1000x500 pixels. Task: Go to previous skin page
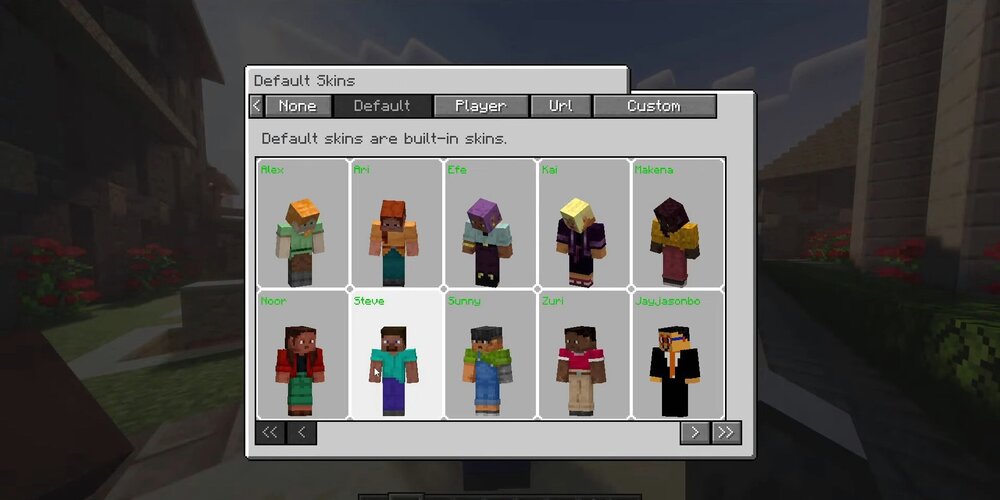pos(302,432)
